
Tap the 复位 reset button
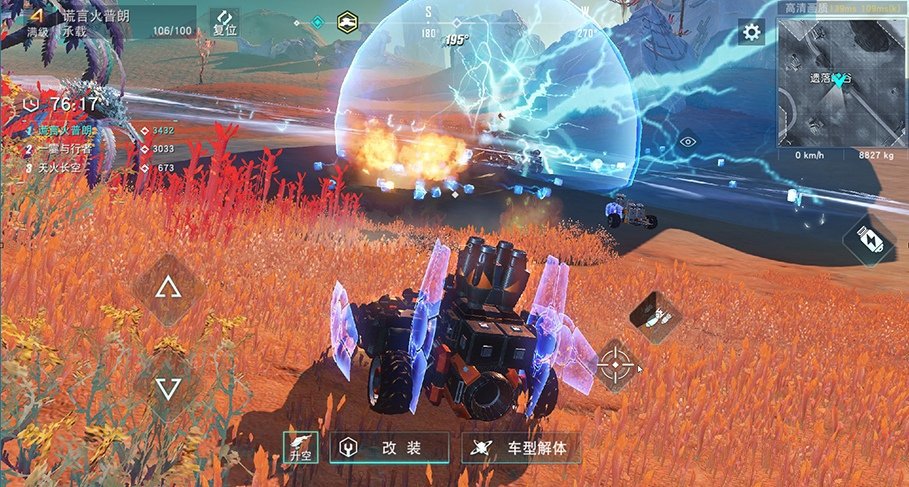[225, 23]
